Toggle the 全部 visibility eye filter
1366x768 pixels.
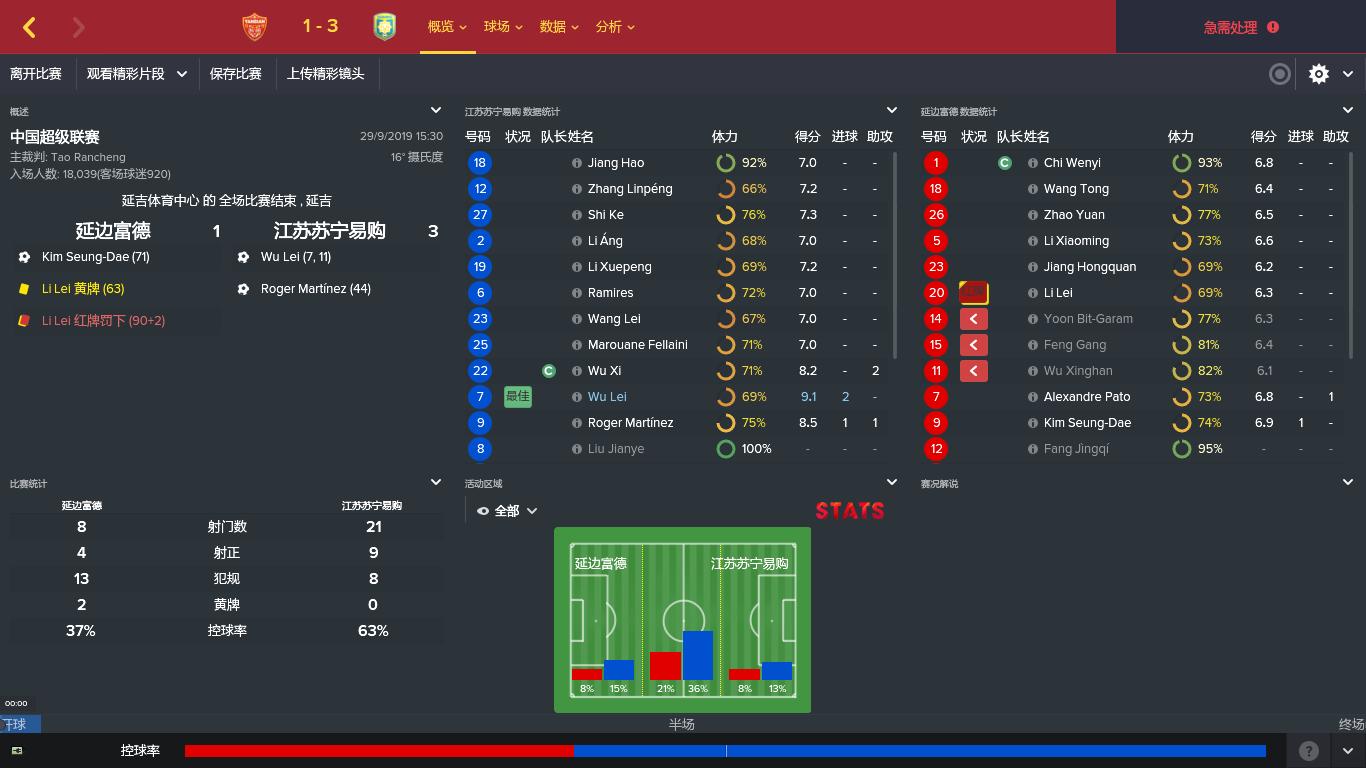(483, 510)
